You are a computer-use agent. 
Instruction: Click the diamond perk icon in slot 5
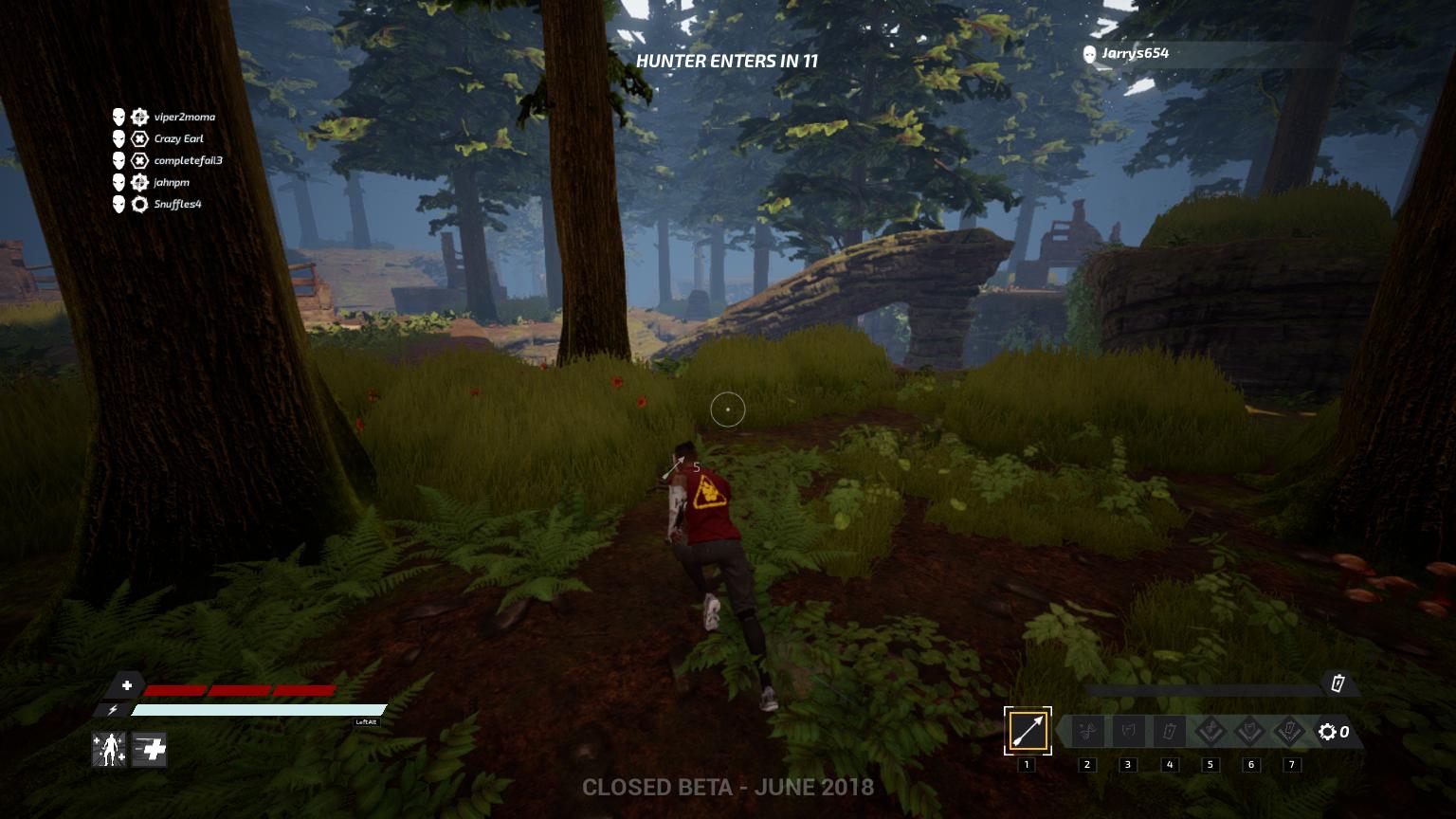click(1210, 731)
